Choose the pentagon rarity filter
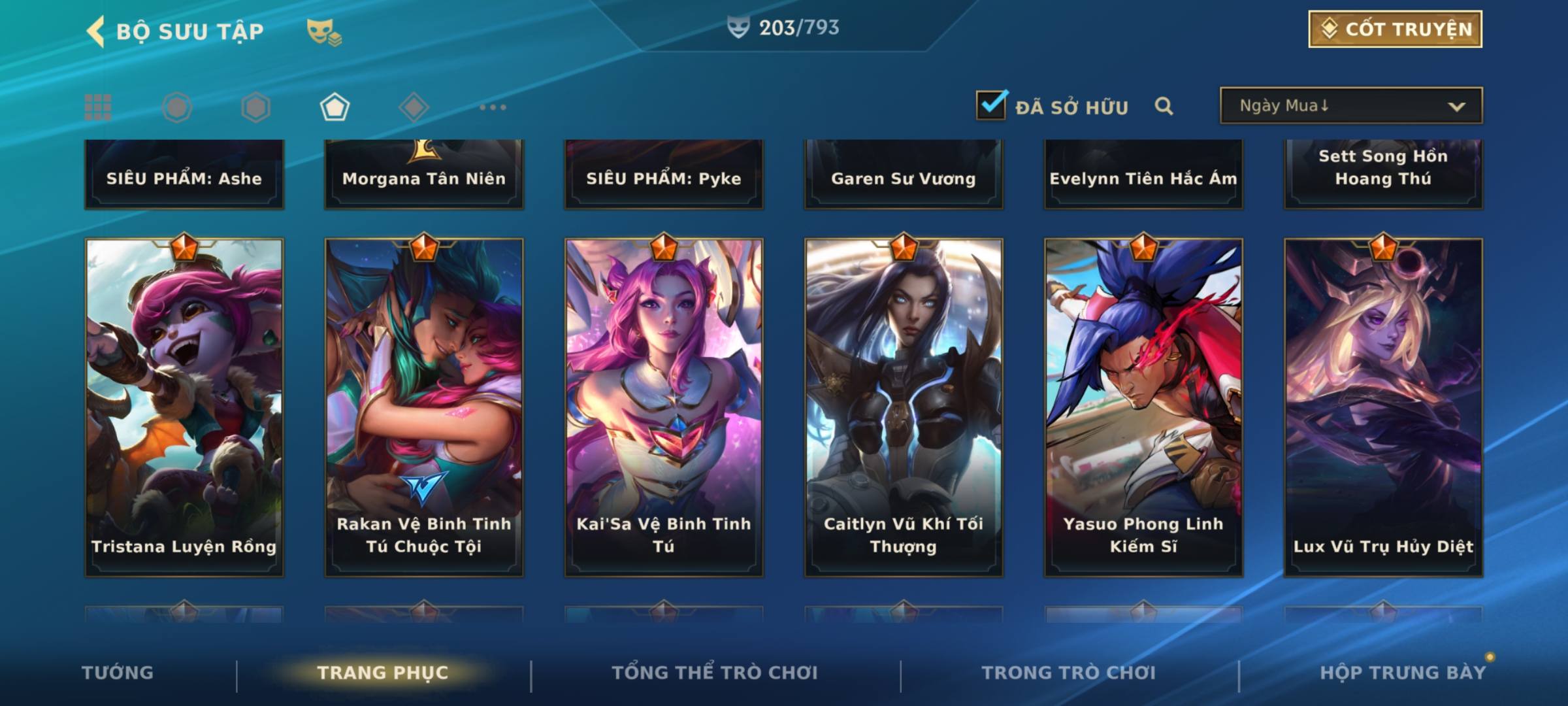The image size is (1568, 706). [x=335, y=107]
